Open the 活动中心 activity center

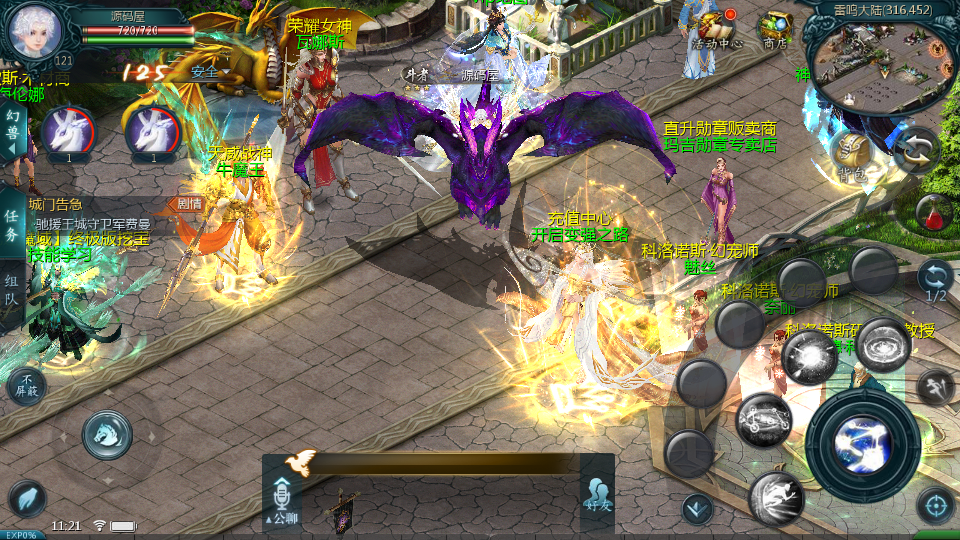click(716, 27)
